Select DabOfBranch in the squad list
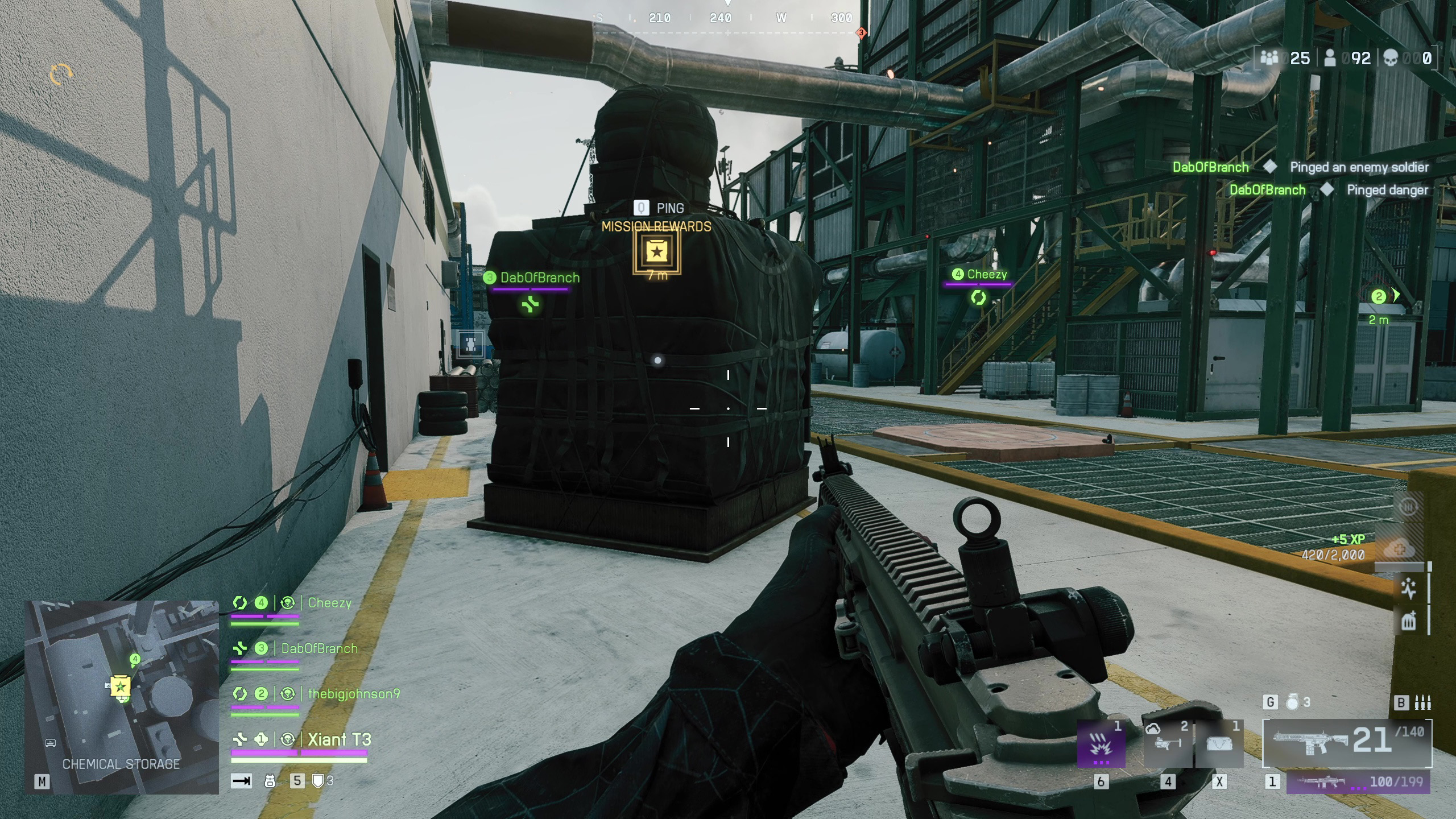Viewport: 1456px width, 819px height. 319,648
